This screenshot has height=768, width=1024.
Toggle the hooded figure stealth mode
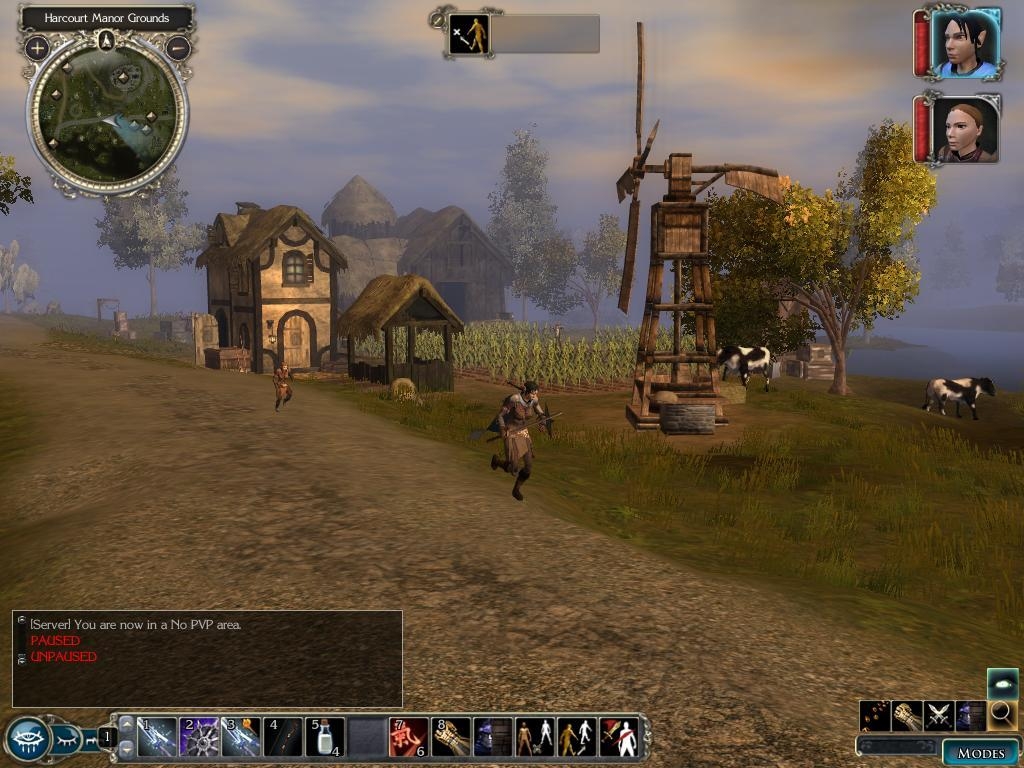pos(970,716)
